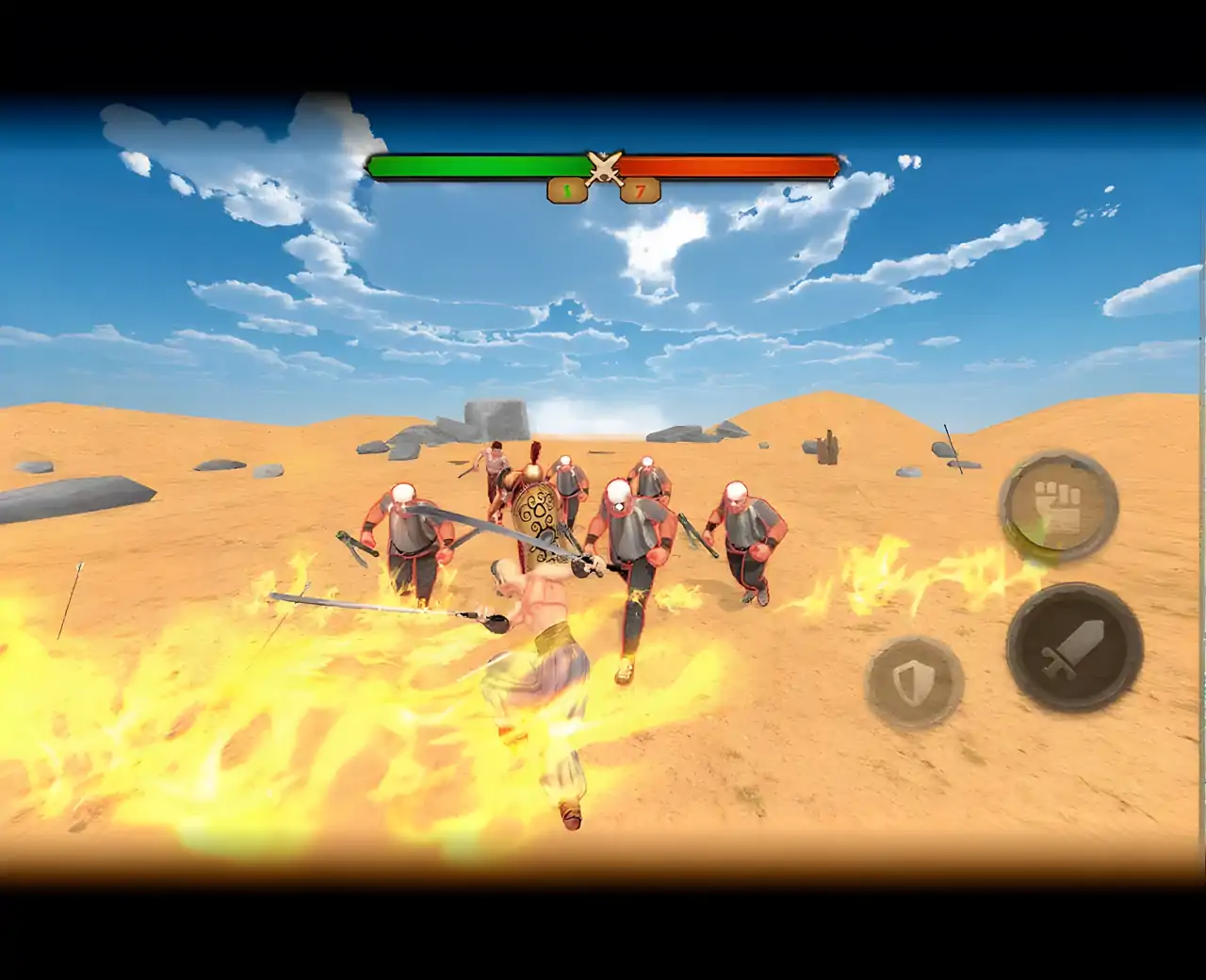Activate the sword attack button
Screen dimensions: 1206x980
tap(1074, 647)
